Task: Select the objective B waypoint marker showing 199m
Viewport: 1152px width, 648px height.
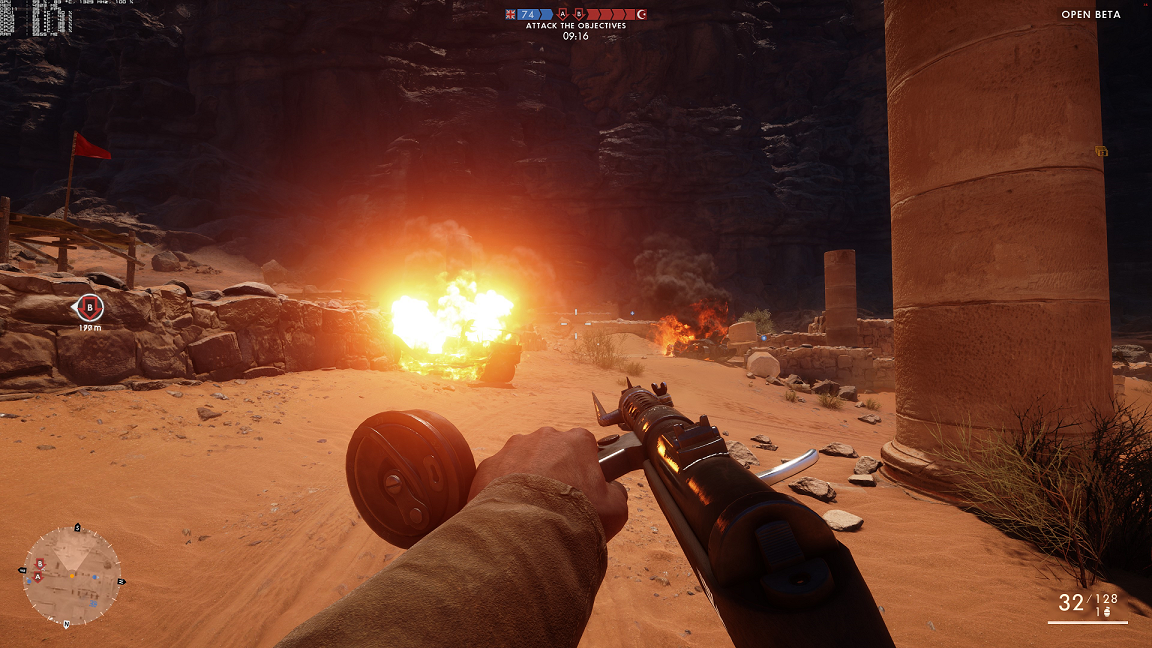Action: tap(90, 307)
